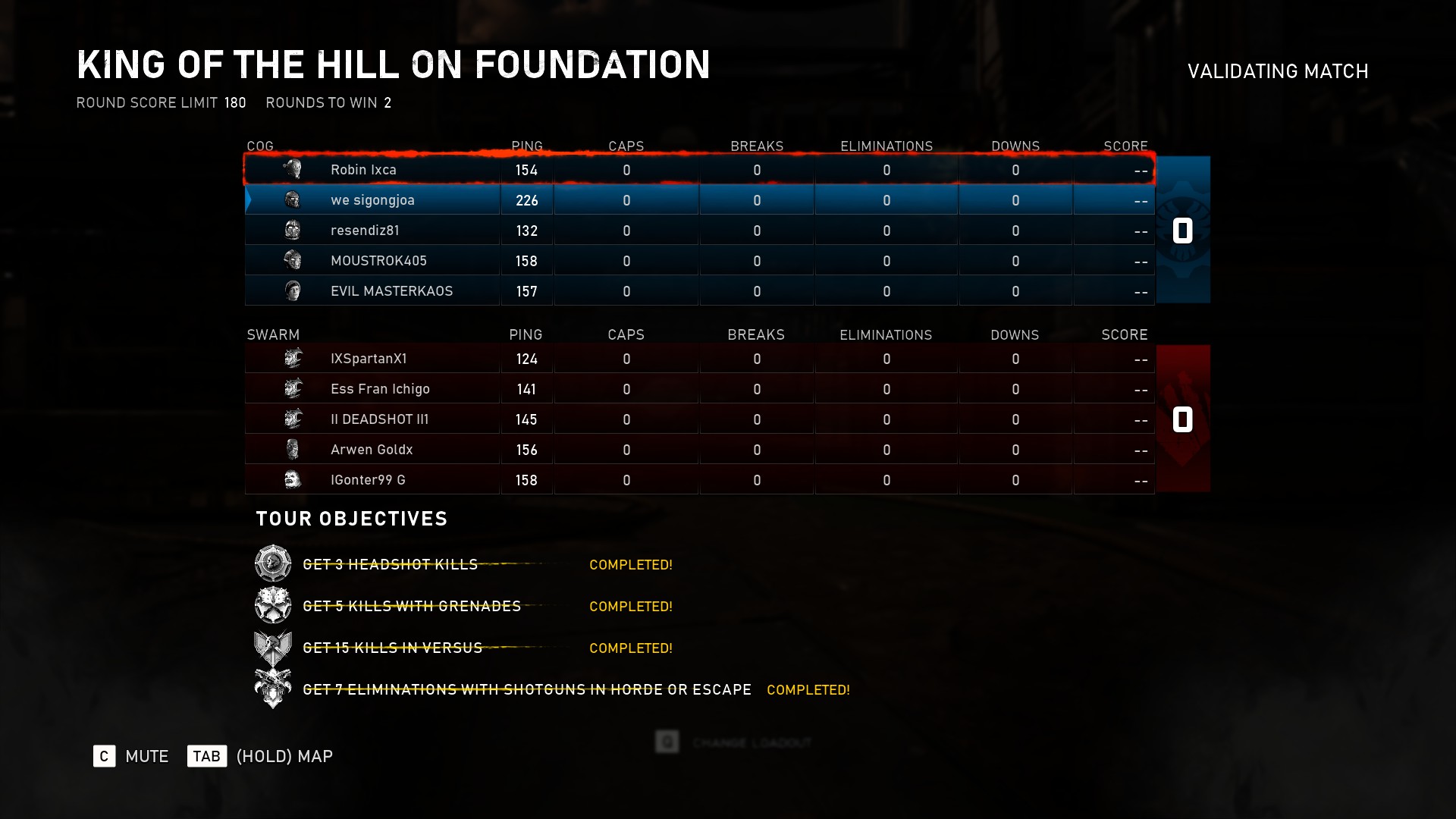The image size is (1456, 819).
Task: Choose the shotgun eliminations Horde or Escape objective
Action: [x=527, y=690]
